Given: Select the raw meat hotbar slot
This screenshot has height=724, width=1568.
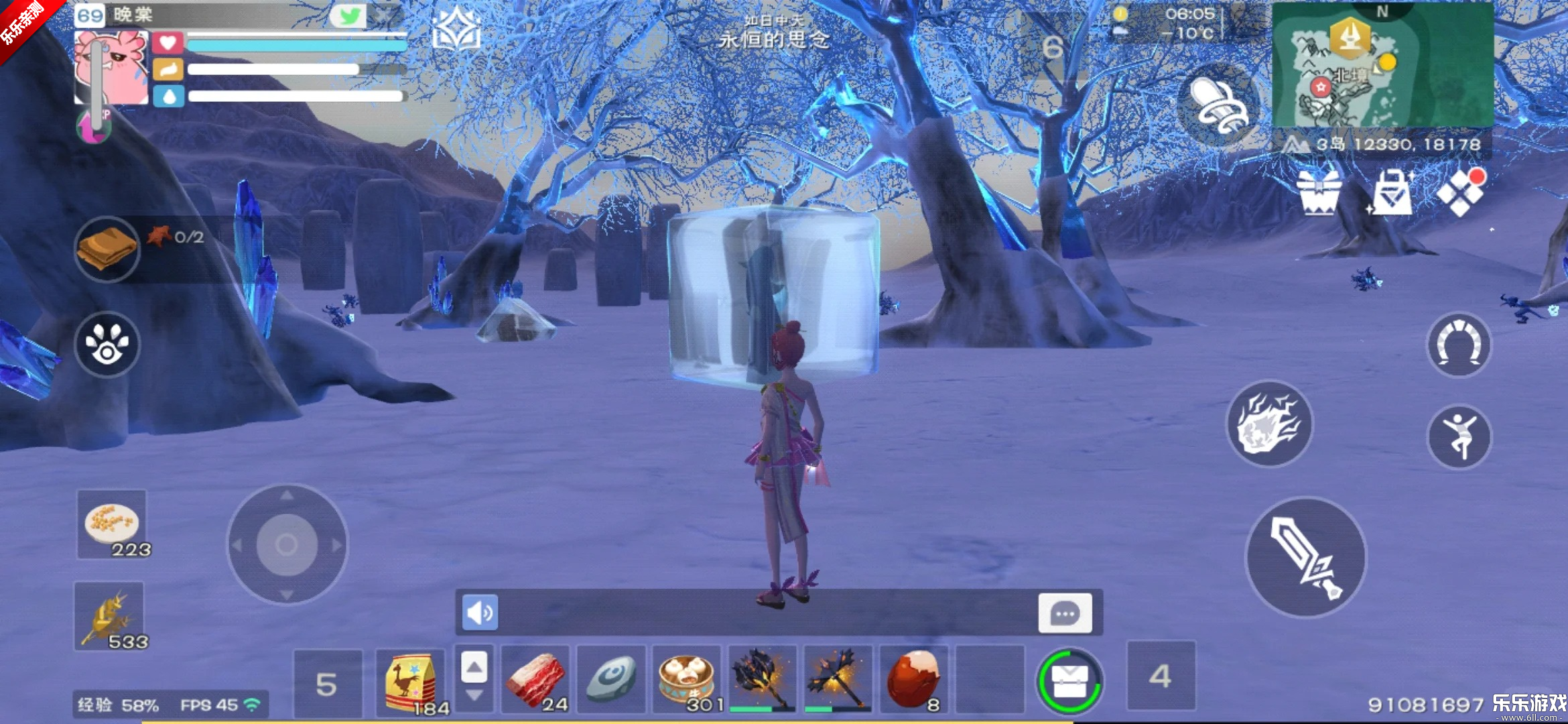Looking at the screenshot, I should (x=535, y=680).
